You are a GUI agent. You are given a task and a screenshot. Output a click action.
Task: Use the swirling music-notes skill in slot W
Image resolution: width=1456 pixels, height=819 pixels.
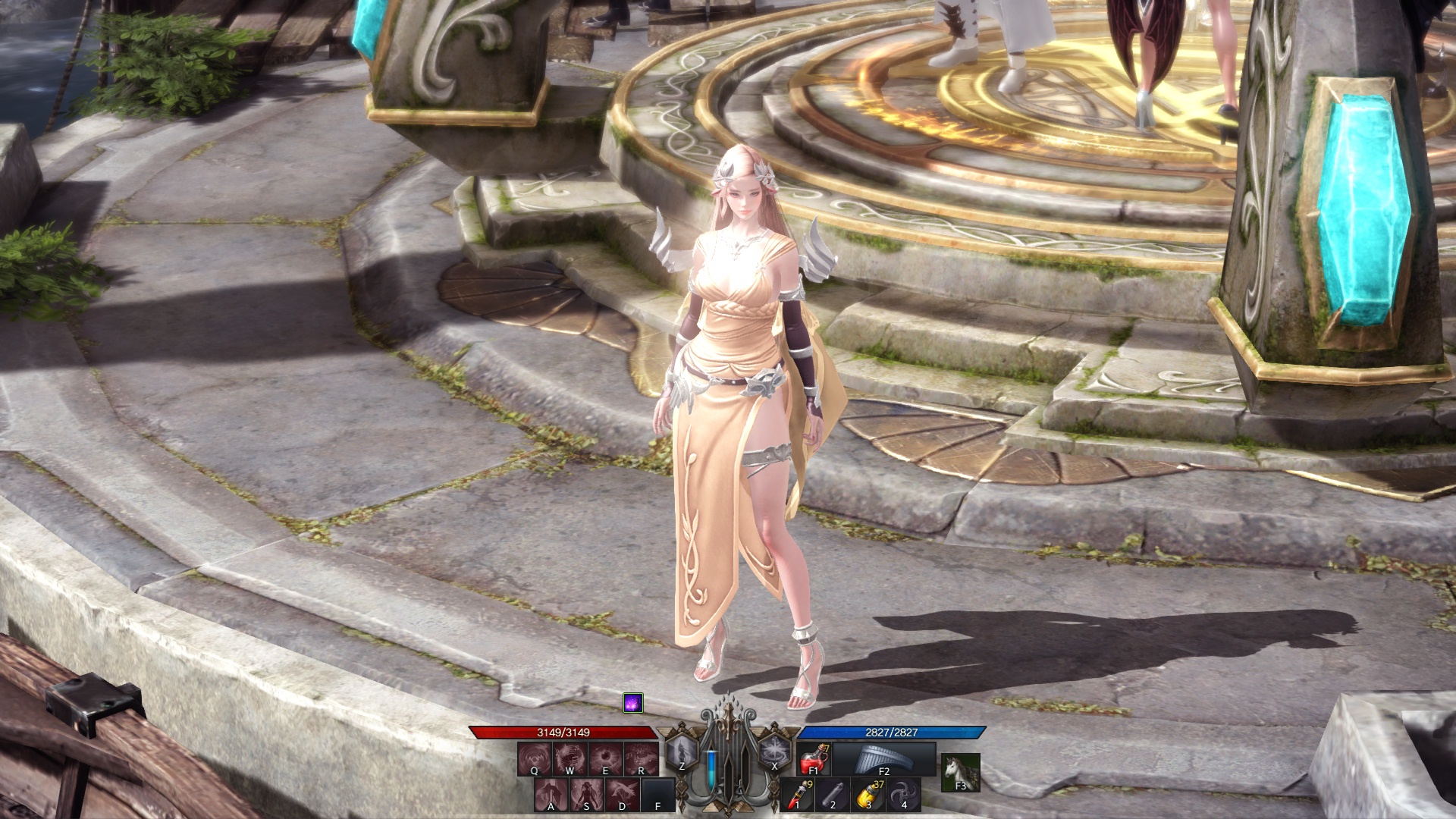[570, 758]
